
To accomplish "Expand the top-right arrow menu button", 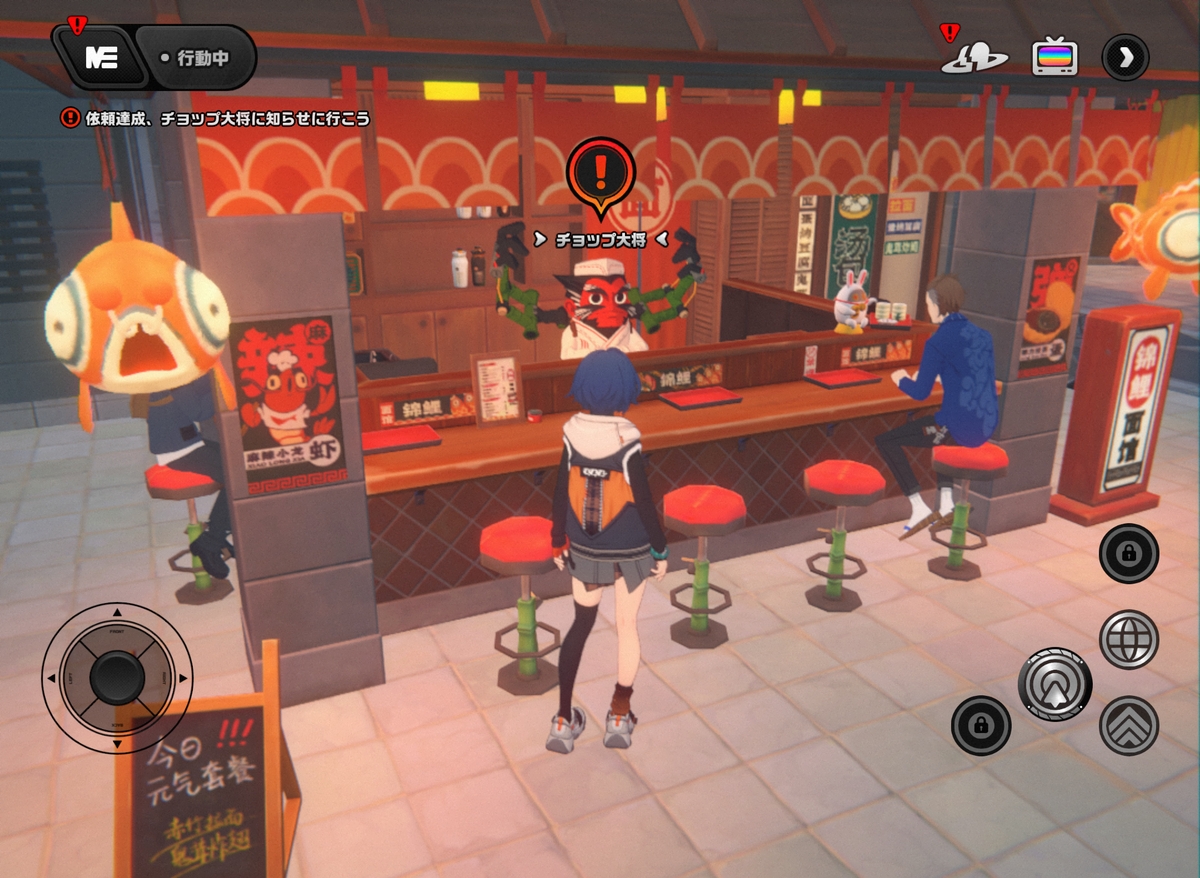I will [x=1125, y=58].
